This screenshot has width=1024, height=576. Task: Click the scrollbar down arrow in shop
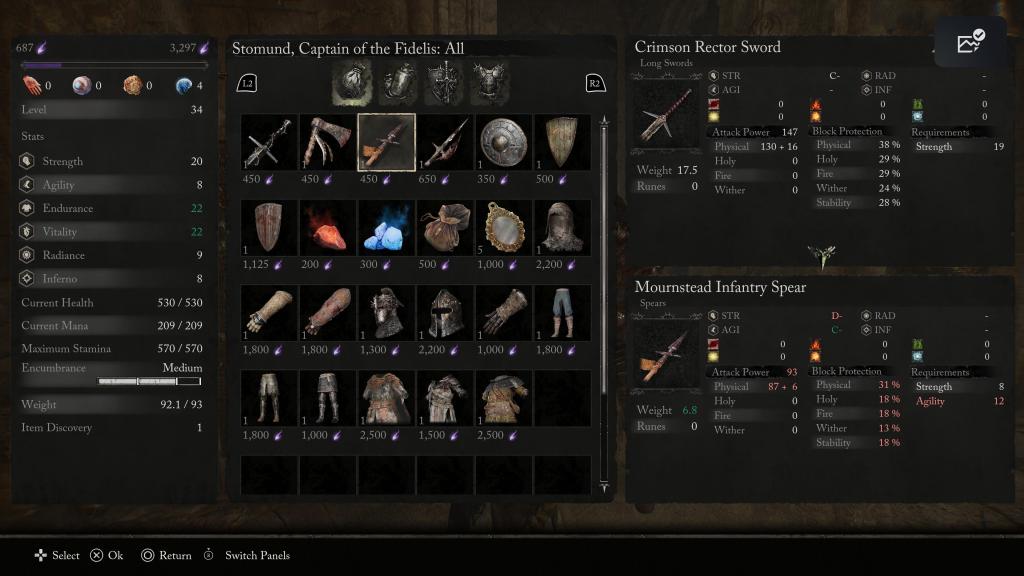pyautogui.click(x=603, y=487)
